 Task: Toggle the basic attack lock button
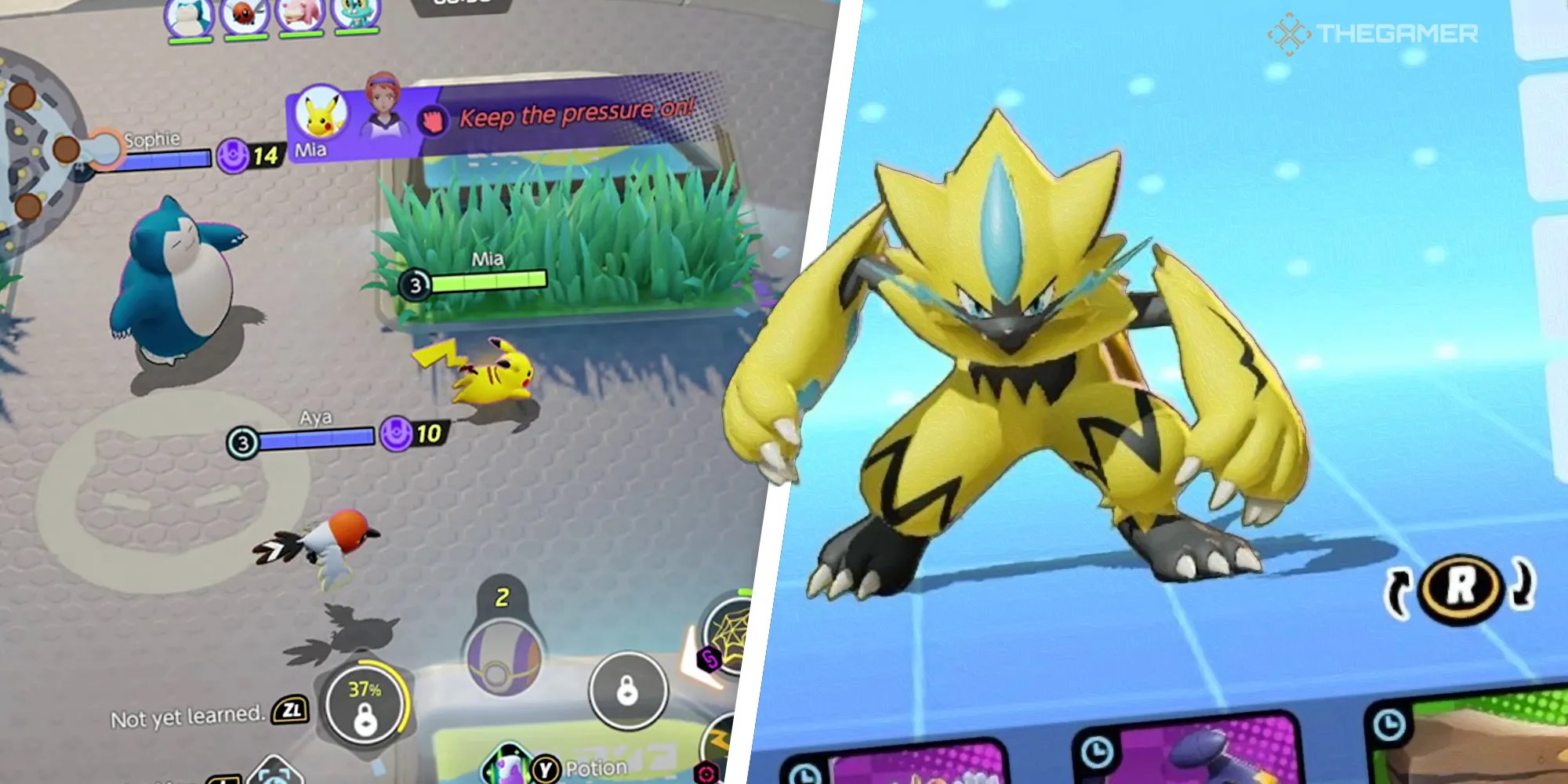point(627,691)
